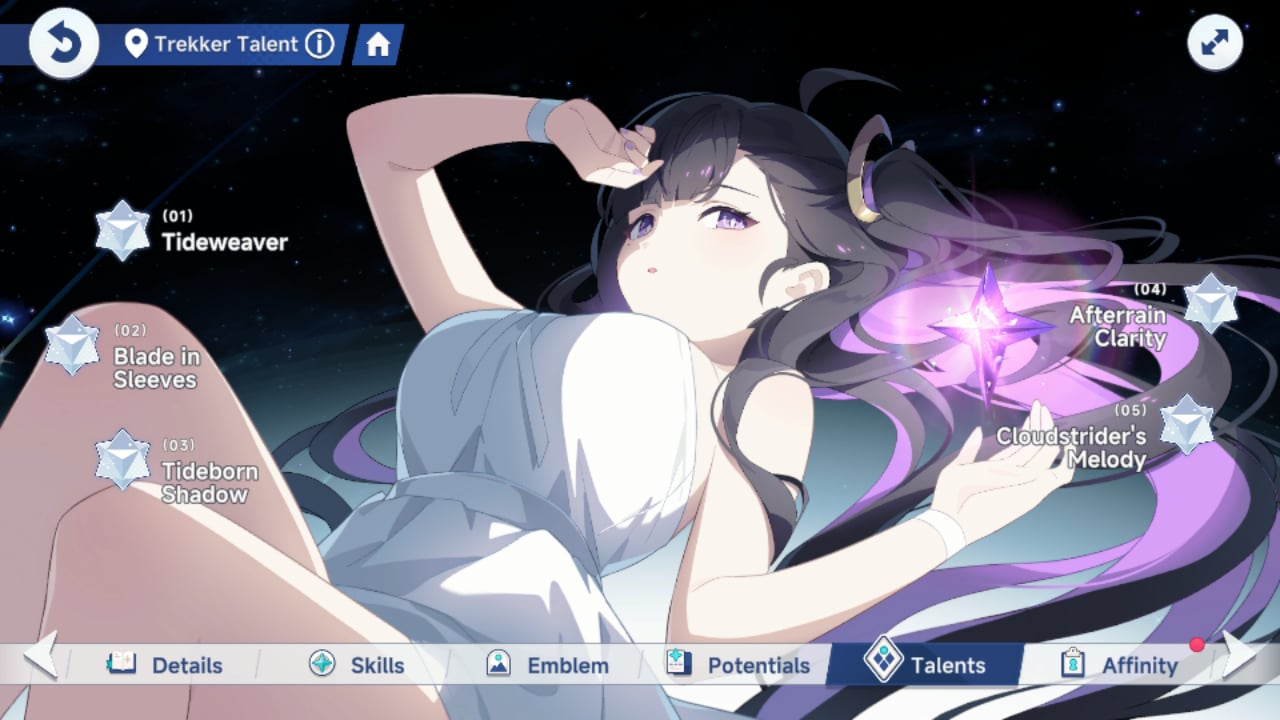Click the Home icon

pos(376,44)
